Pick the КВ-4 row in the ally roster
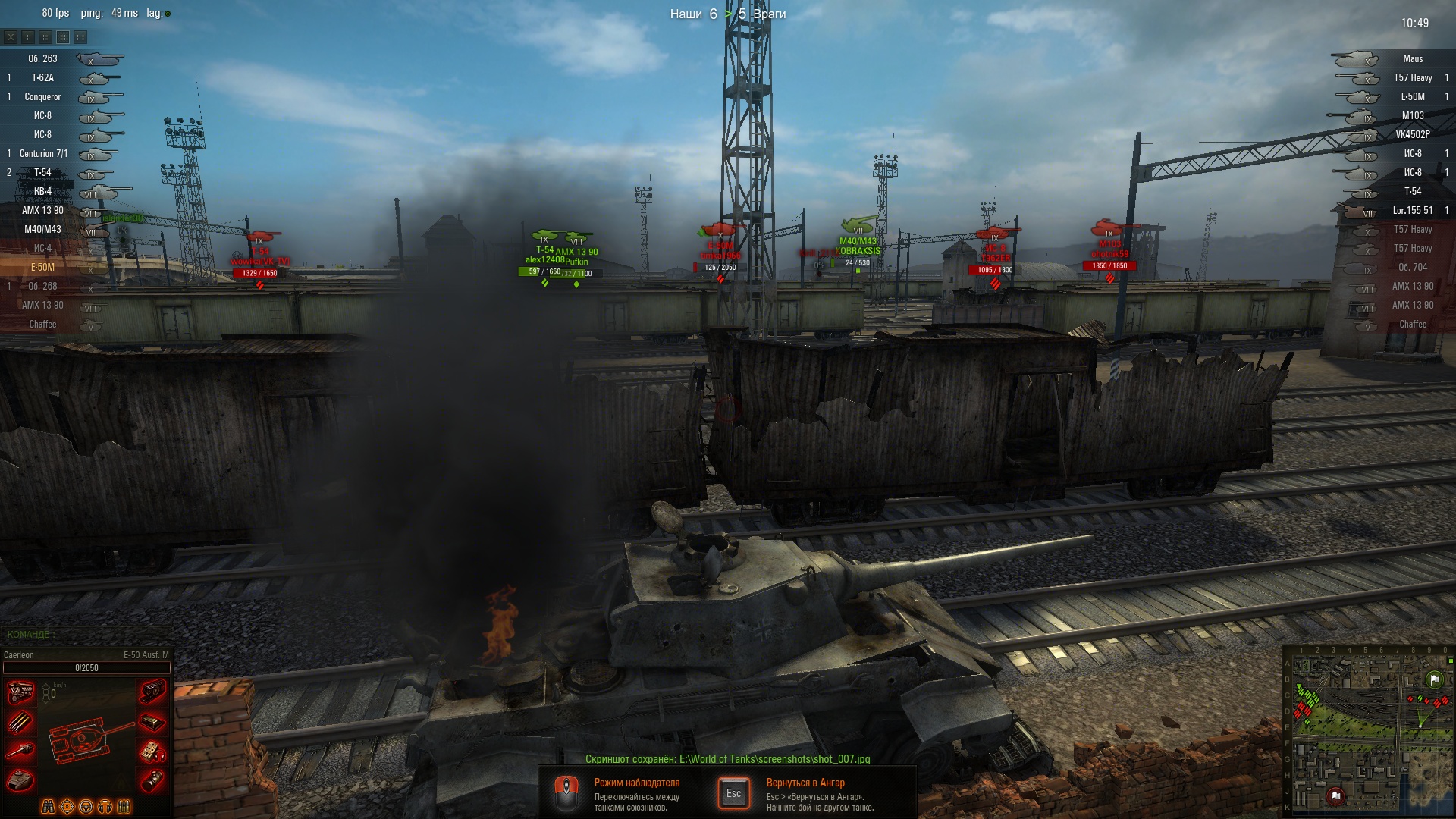Viewport: 1456px width, 819px height. 43,192
